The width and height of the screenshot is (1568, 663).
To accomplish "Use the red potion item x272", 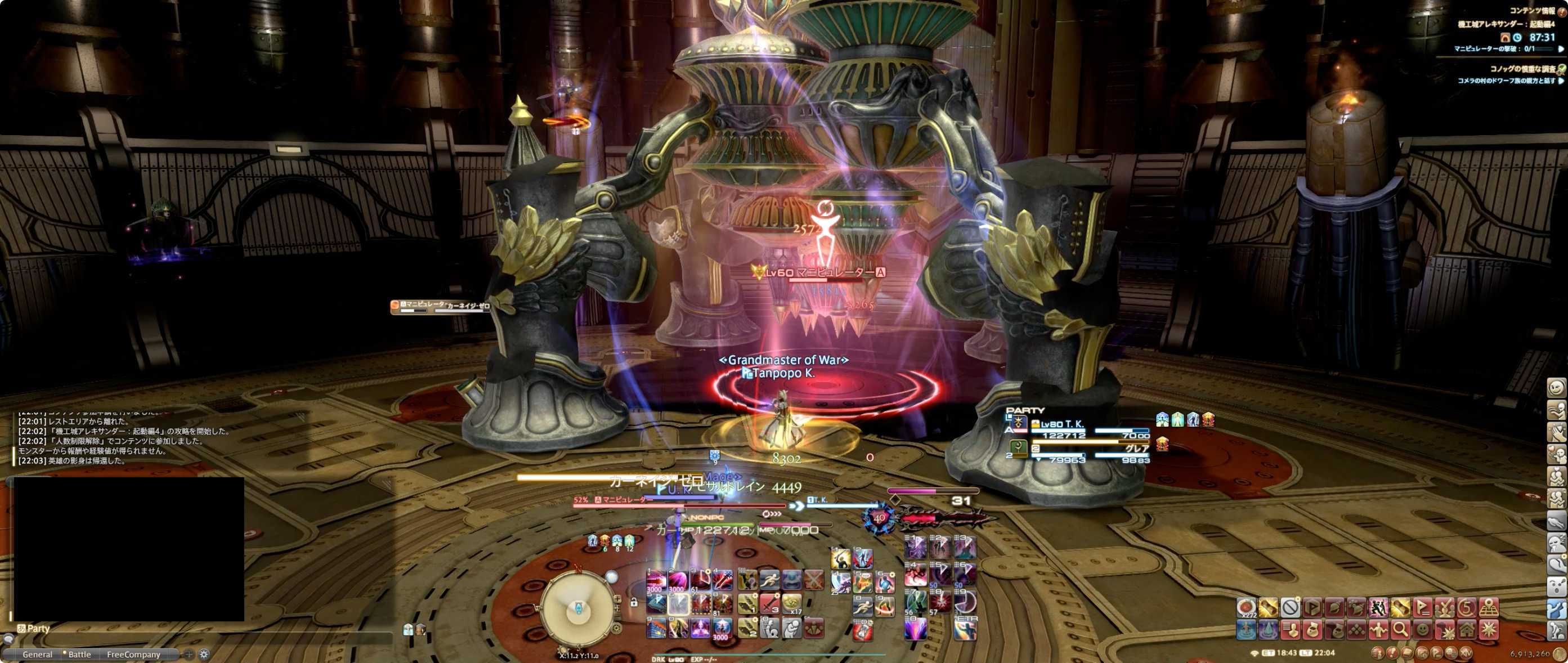I will 1246,608.
